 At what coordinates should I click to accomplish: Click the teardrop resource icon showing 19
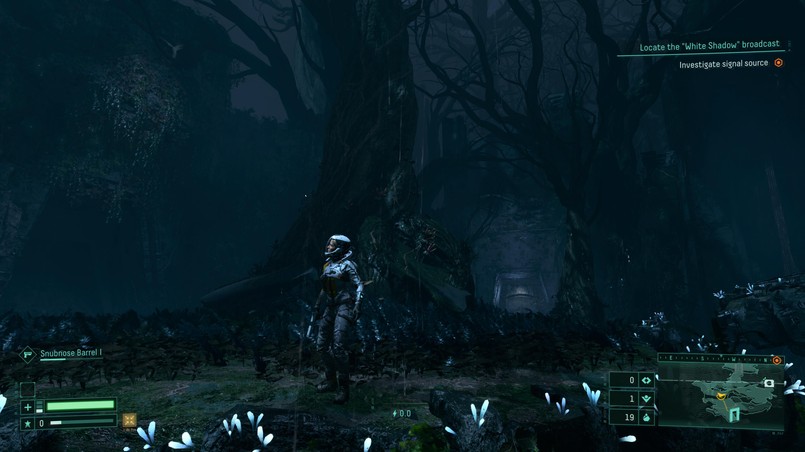pos(646,417)
